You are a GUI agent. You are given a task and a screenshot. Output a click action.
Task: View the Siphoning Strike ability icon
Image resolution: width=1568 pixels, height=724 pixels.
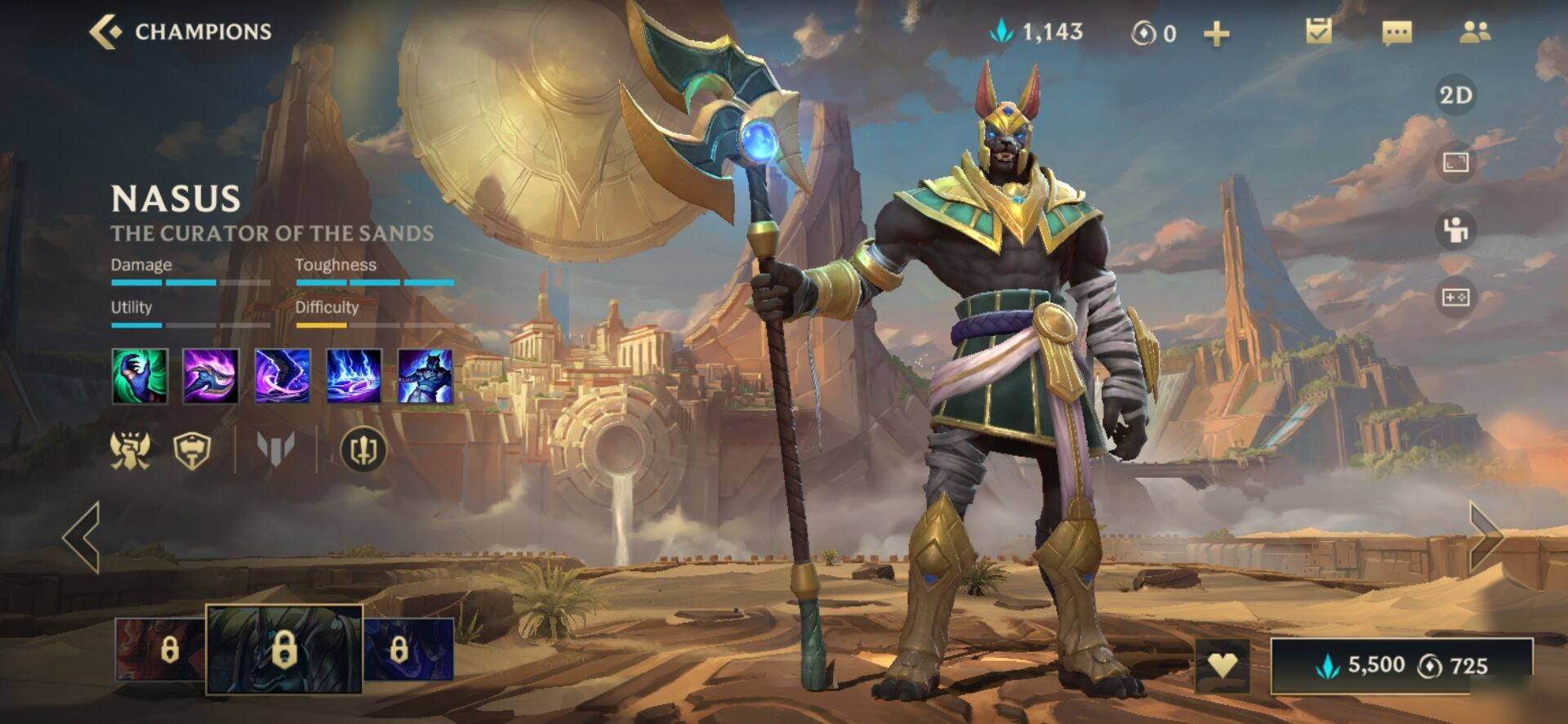[x=211, y=376]
